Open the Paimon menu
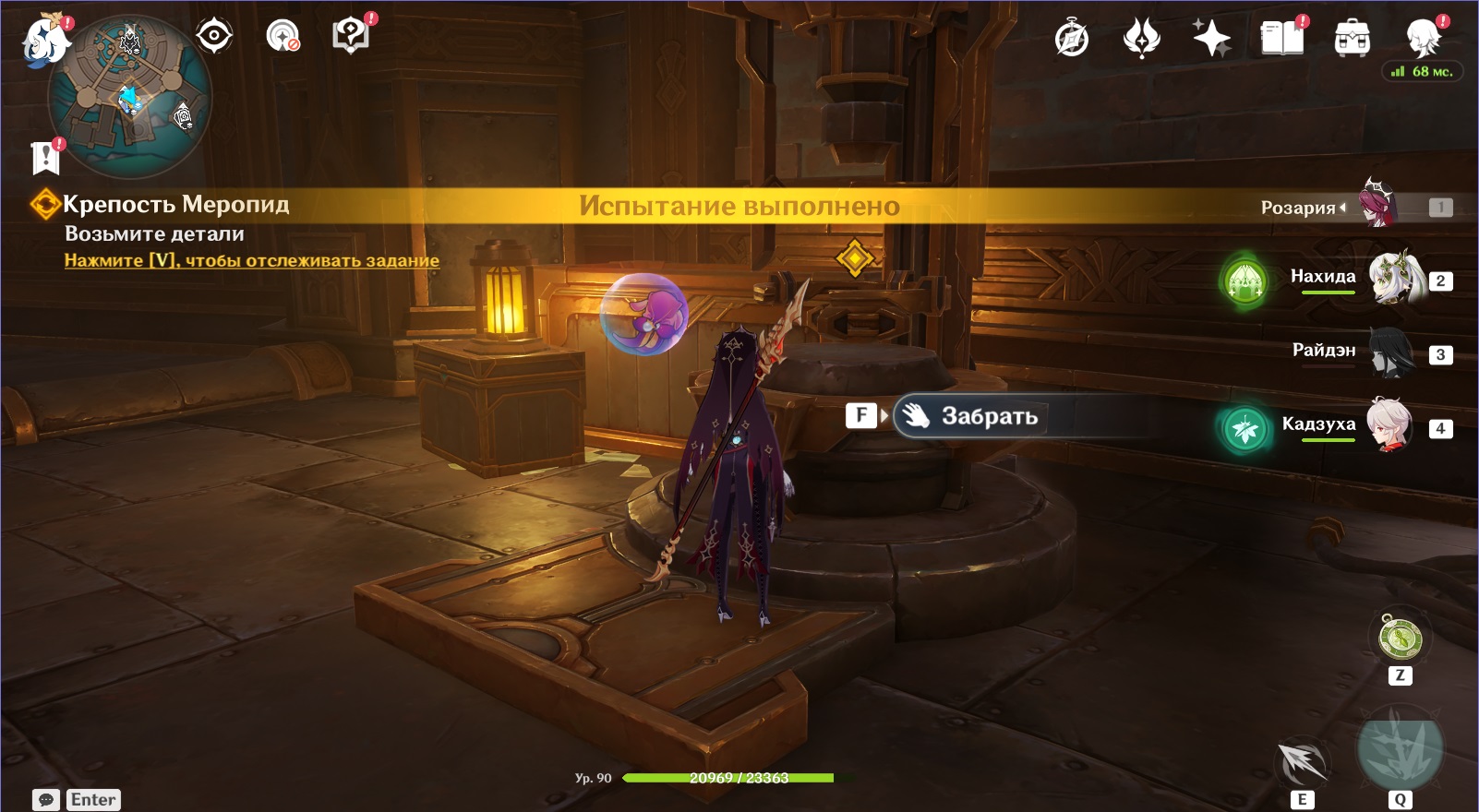Image resolution: width=1479 pixels, height=812 pixels. tap(46, 42)
